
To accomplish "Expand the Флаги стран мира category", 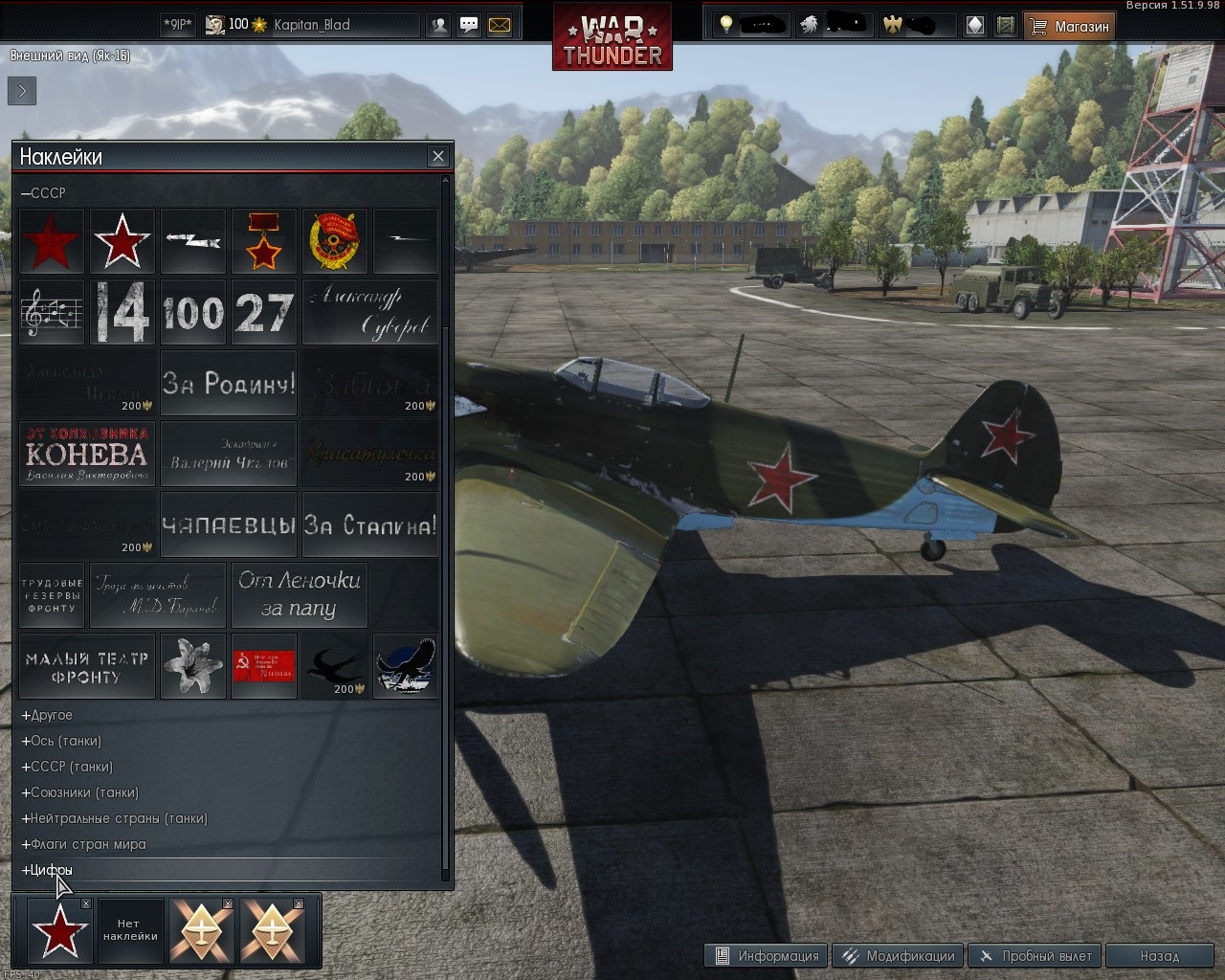I will 84,844.
